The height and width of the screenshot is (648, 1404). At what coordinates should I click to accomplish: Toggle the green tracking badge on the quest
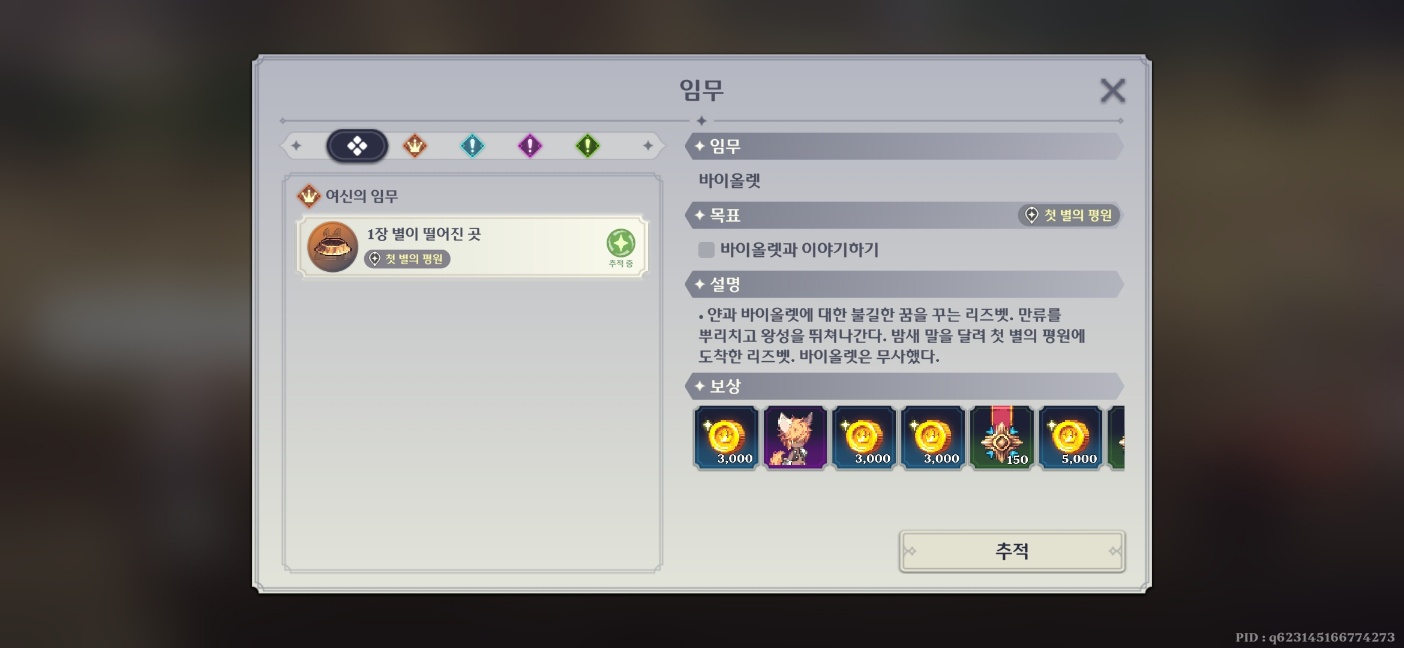click(x=620, y=244)
